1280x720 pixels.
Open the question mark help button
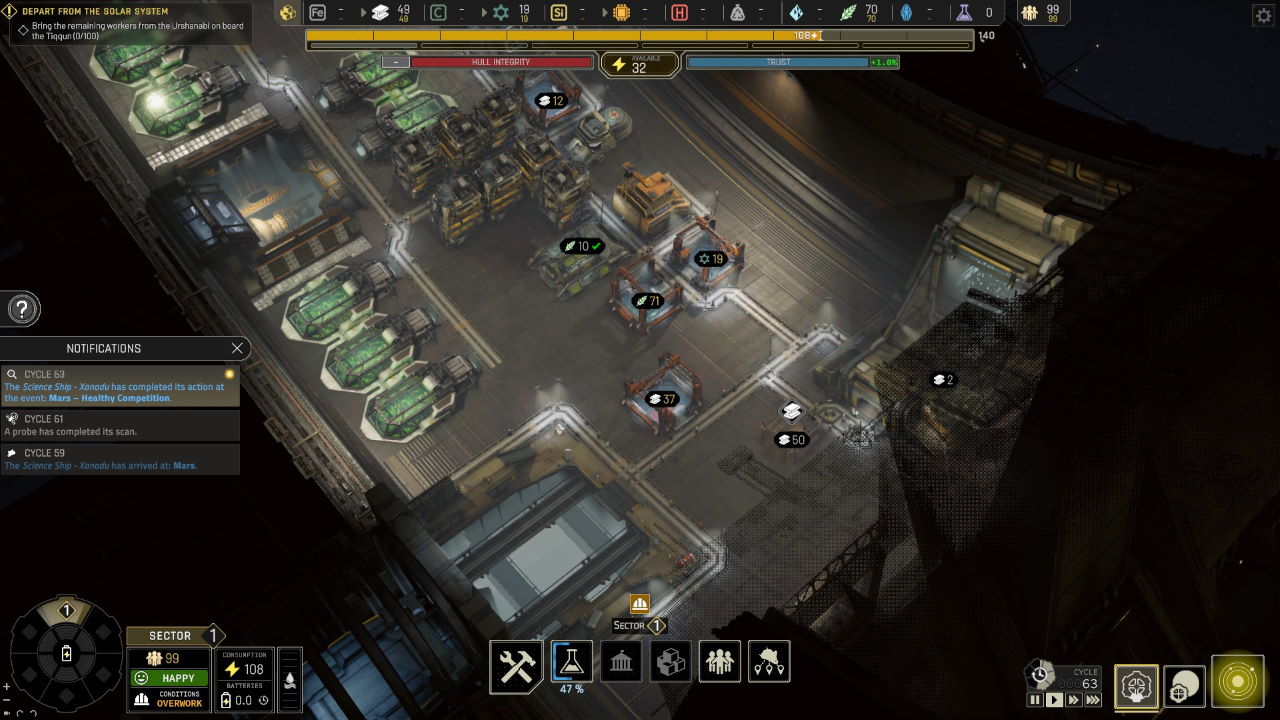pos(22,309)
